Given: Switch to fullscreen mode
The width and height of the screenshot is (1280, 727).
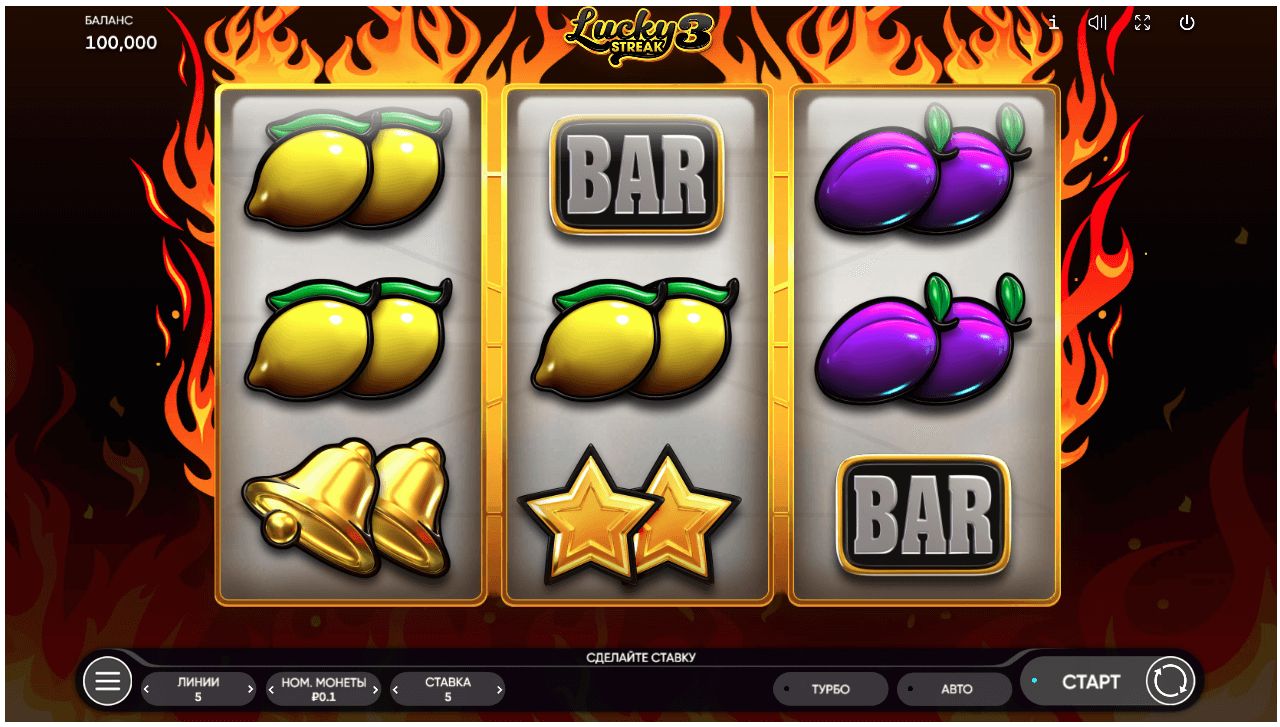Looking at the screenshot, I should [x=1142, y=23].
